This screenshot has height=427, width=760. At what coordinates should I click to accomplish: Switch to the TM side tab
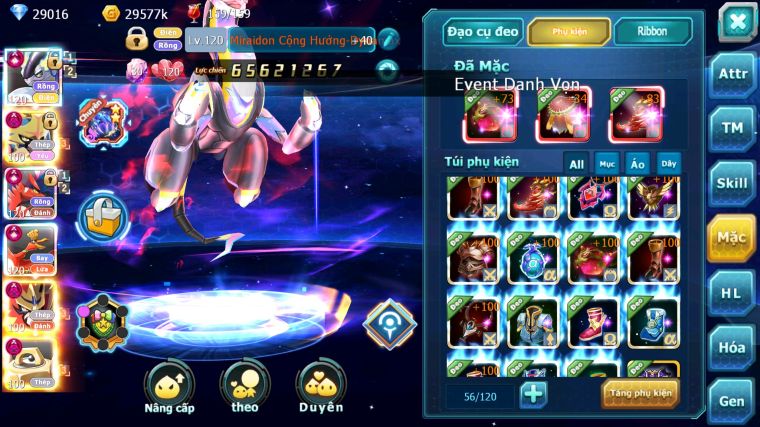point(732,128)
